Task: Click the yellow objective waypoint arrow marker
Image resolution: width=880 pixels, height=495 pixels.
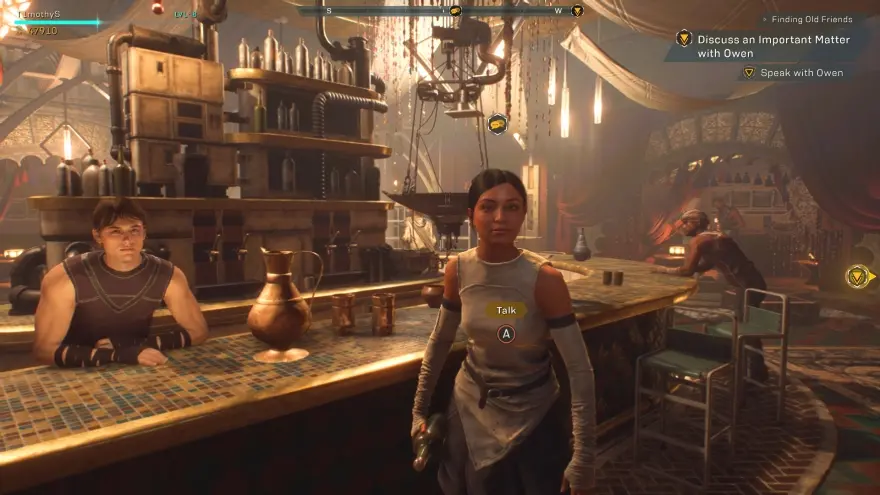Action: [x=858, y=276]
